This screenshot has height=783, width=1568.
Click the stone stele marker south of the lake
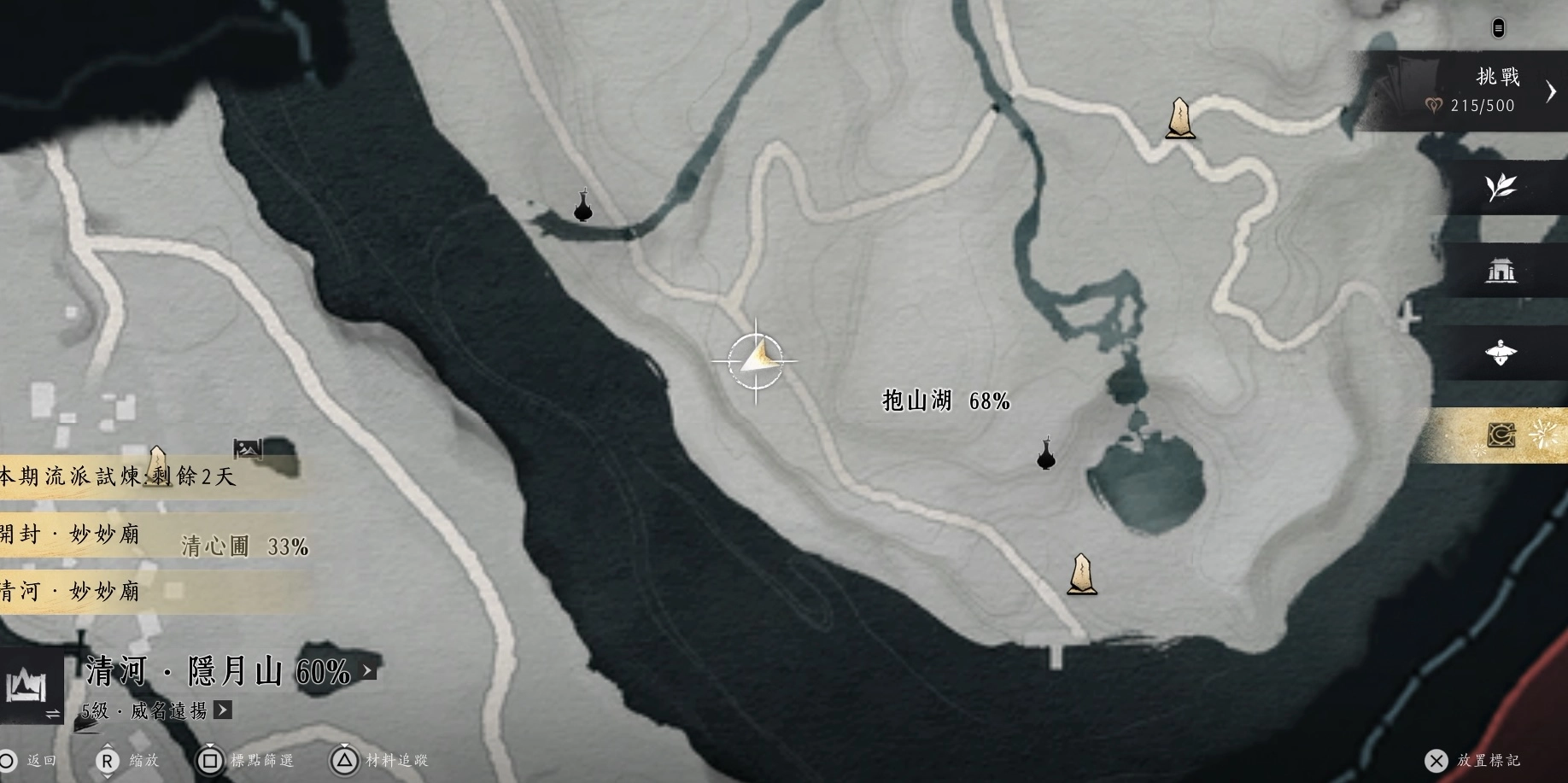click(1081, 575)
